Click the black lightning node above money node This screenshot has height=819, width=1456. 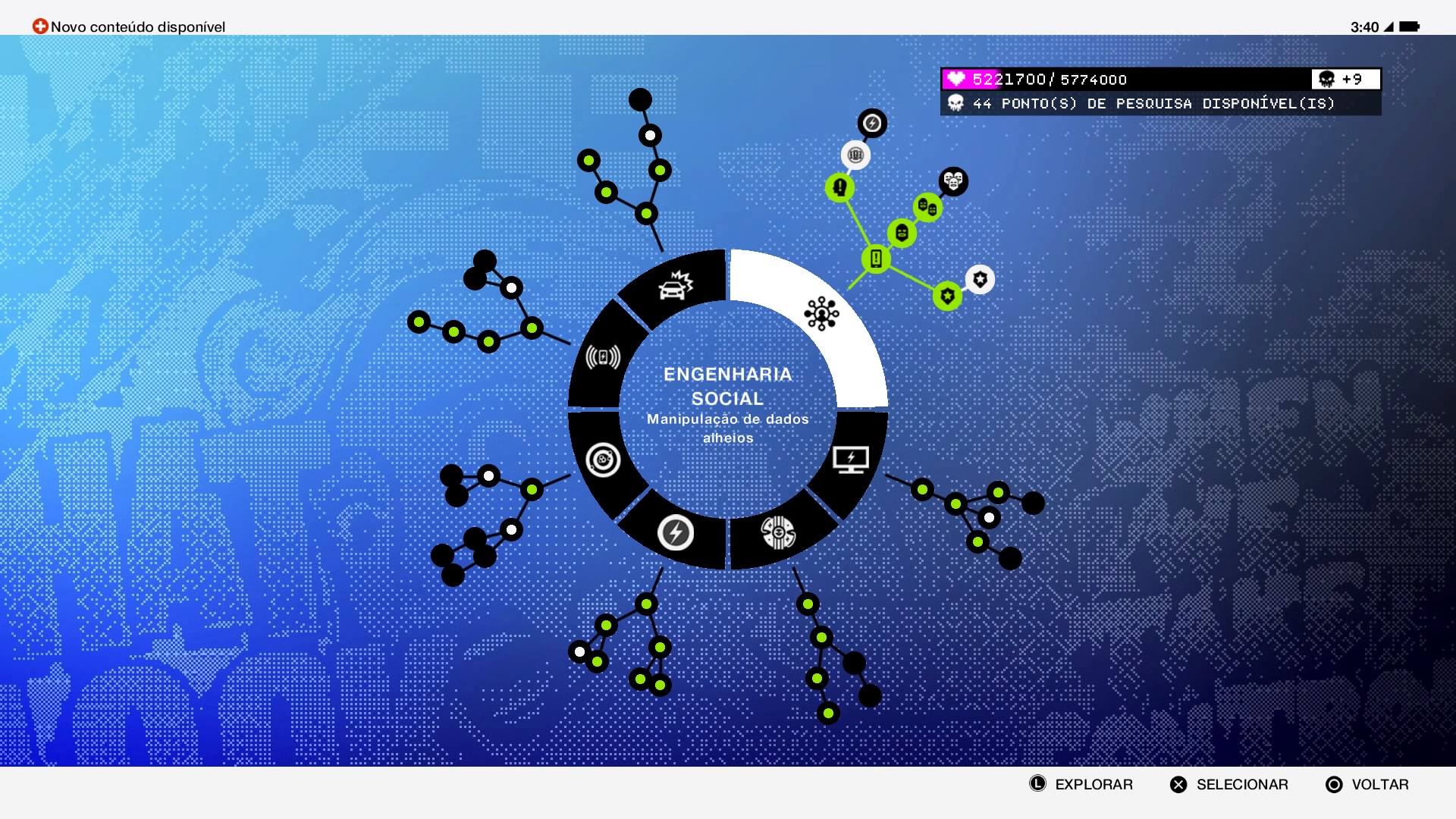point(872,124)
